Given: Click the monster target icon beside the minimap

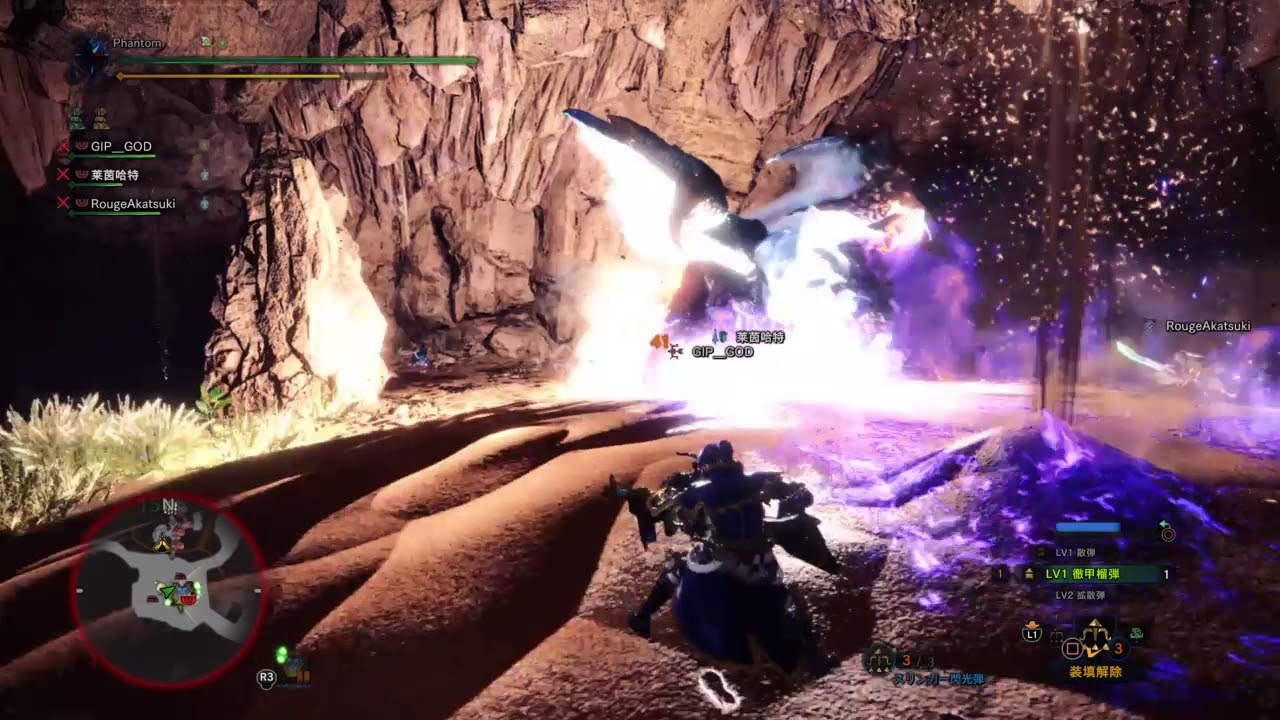Looking at the screenshot, I should [292, 663].
